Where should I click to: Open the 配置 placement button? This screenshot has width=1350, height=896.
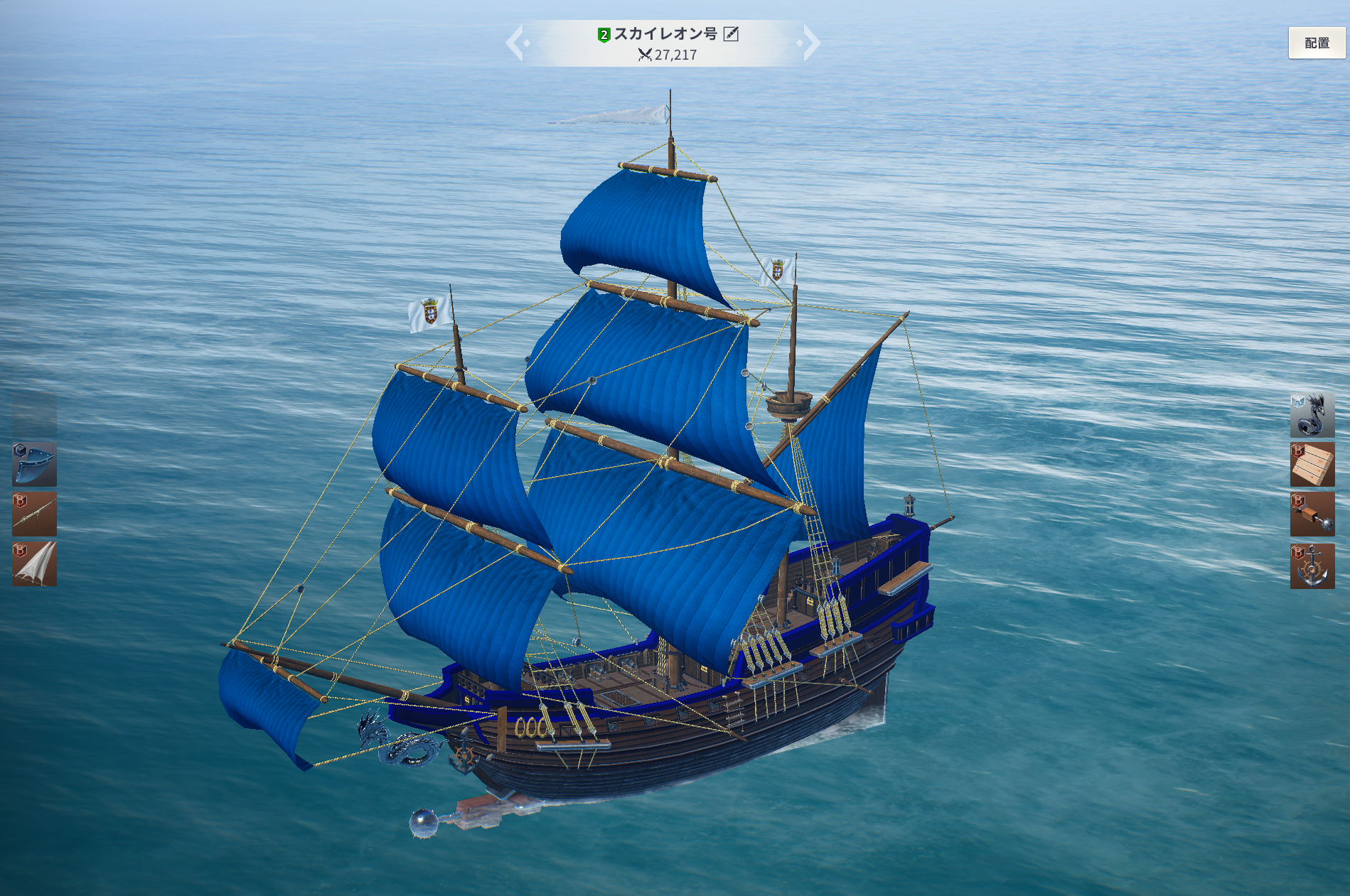coord(1317,43)
